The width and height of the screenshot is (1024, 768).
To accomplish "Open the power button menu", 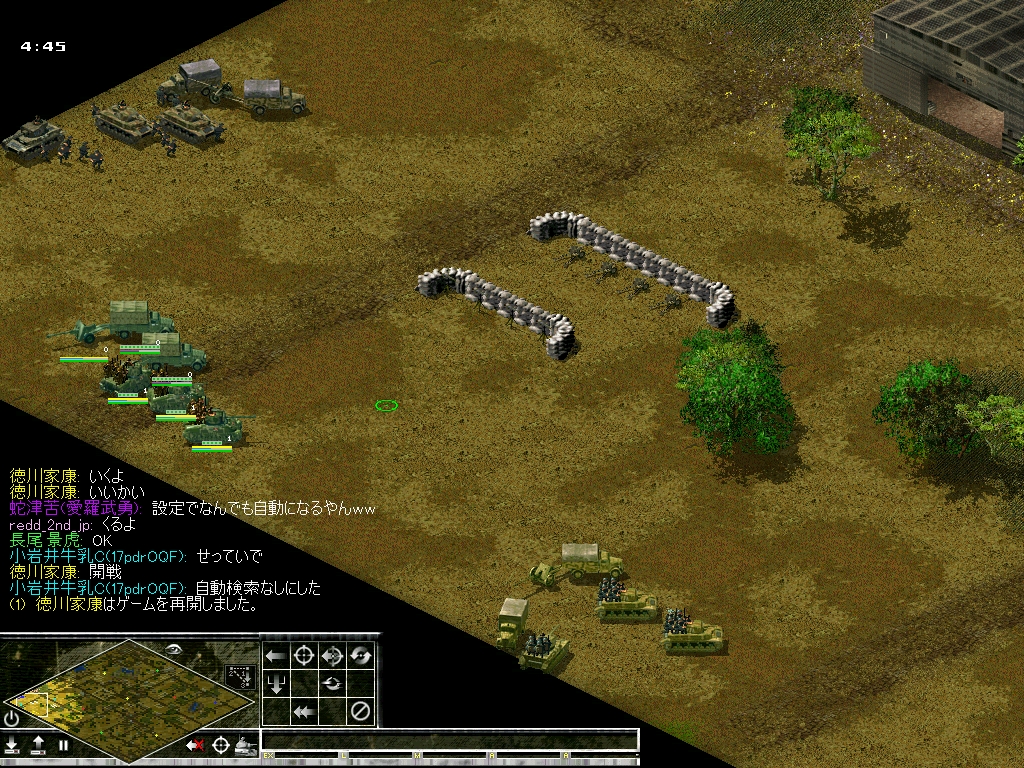I will pyautogui.click(x=12, y=719).
